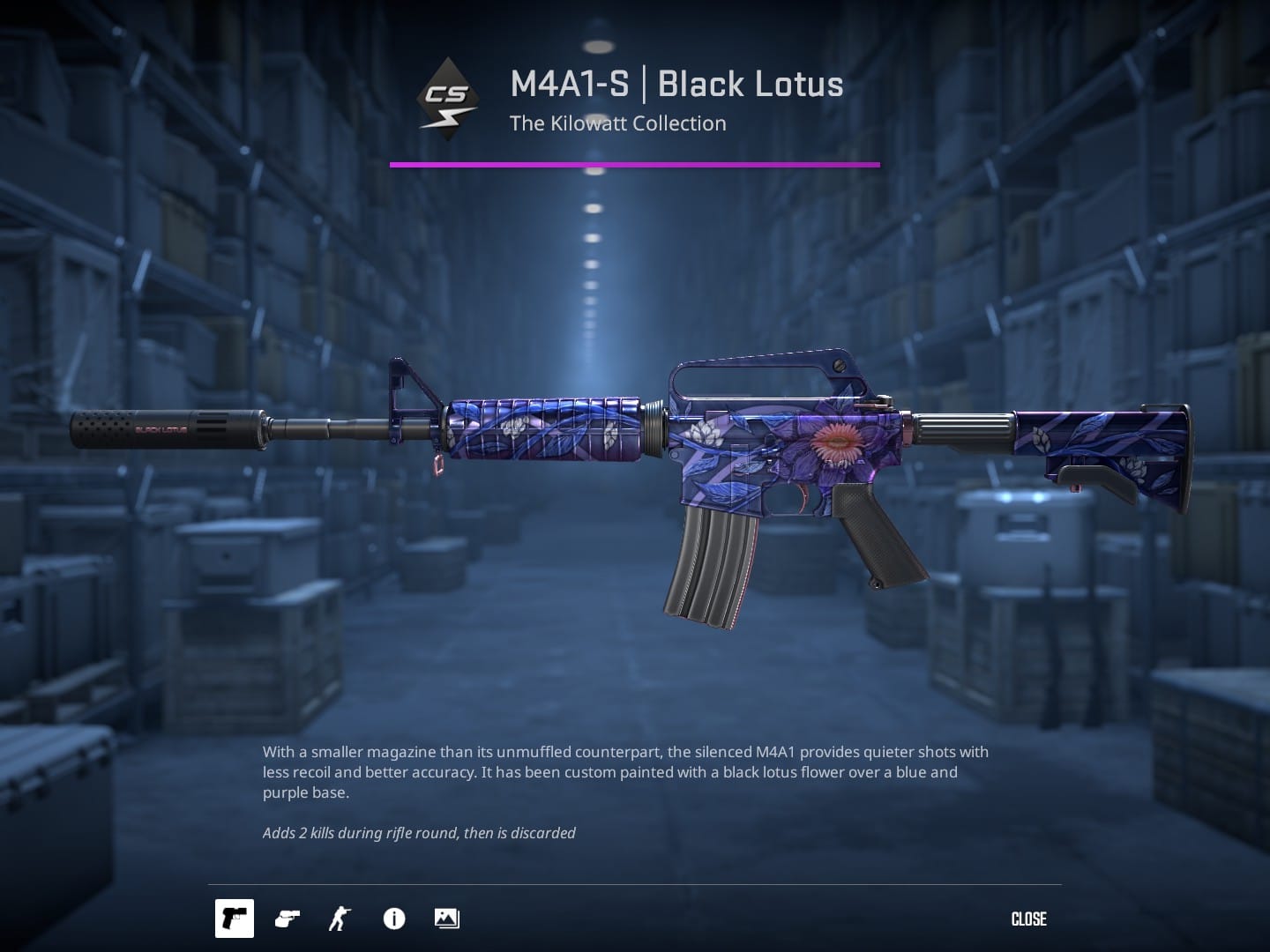This screenshot has width=1270, height=952.
Task: Open the wallpaper image icon
Action: pos(445,919)
